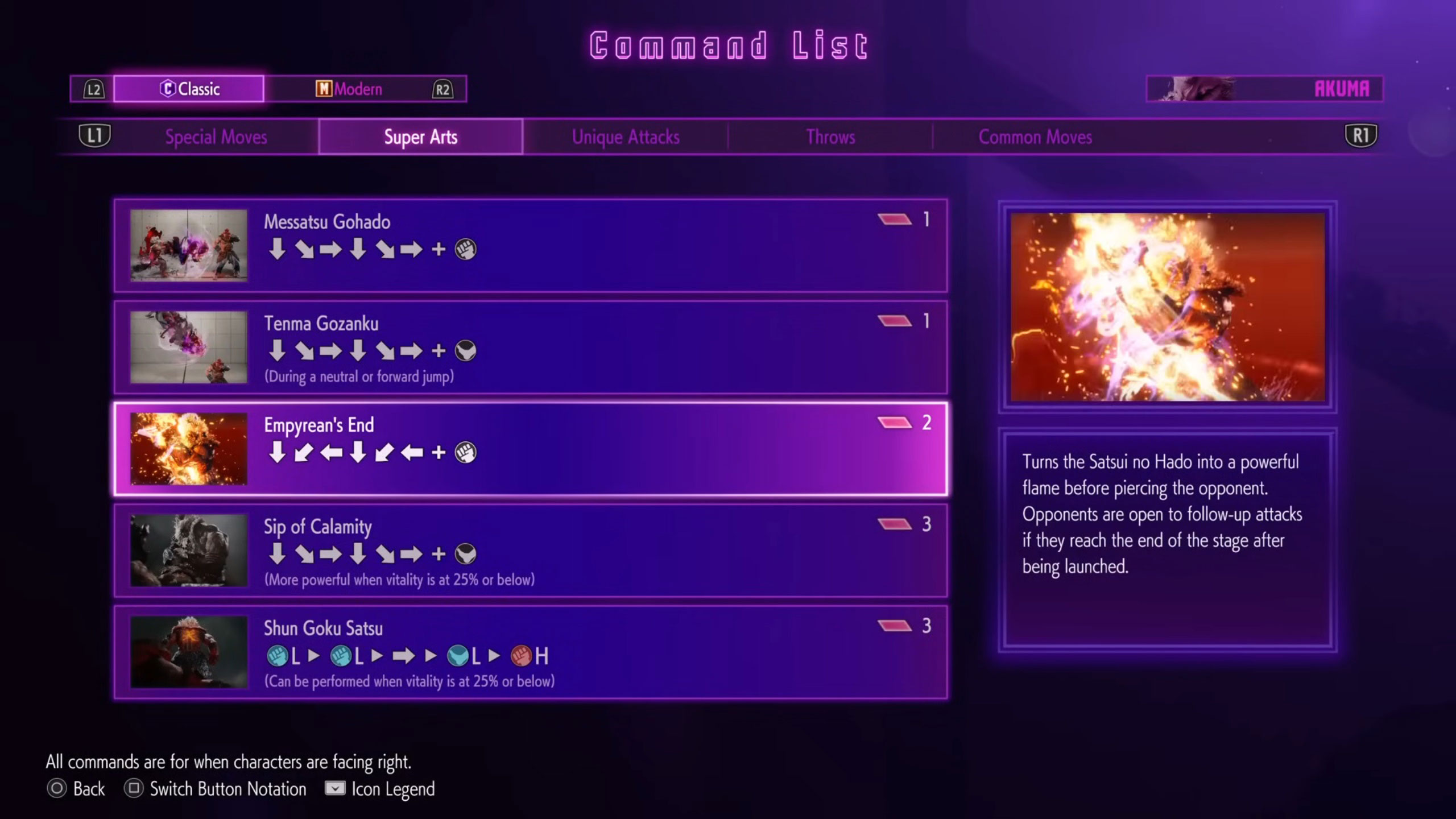Click the punch icon in Messatsu Gohado command

pyautogui.click(x=465, y=250)
